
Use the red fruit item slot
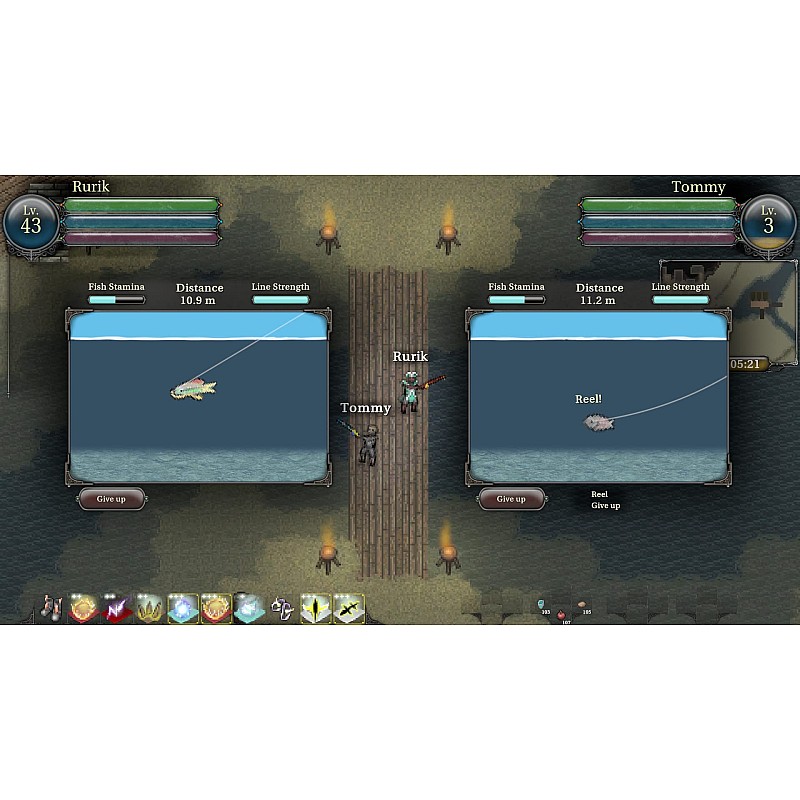click(563, 614)
